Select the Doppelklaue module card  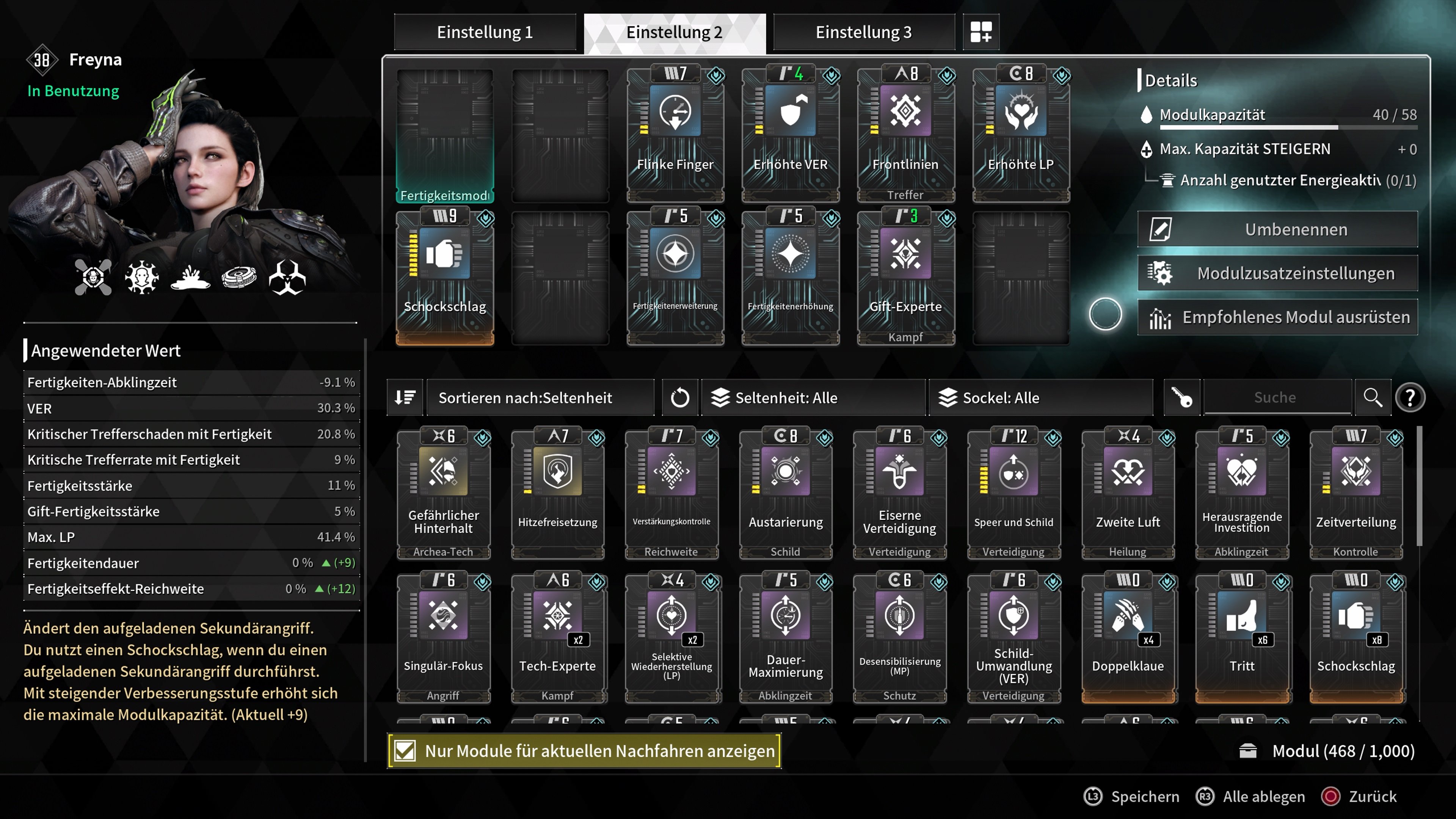[1128, 637]
